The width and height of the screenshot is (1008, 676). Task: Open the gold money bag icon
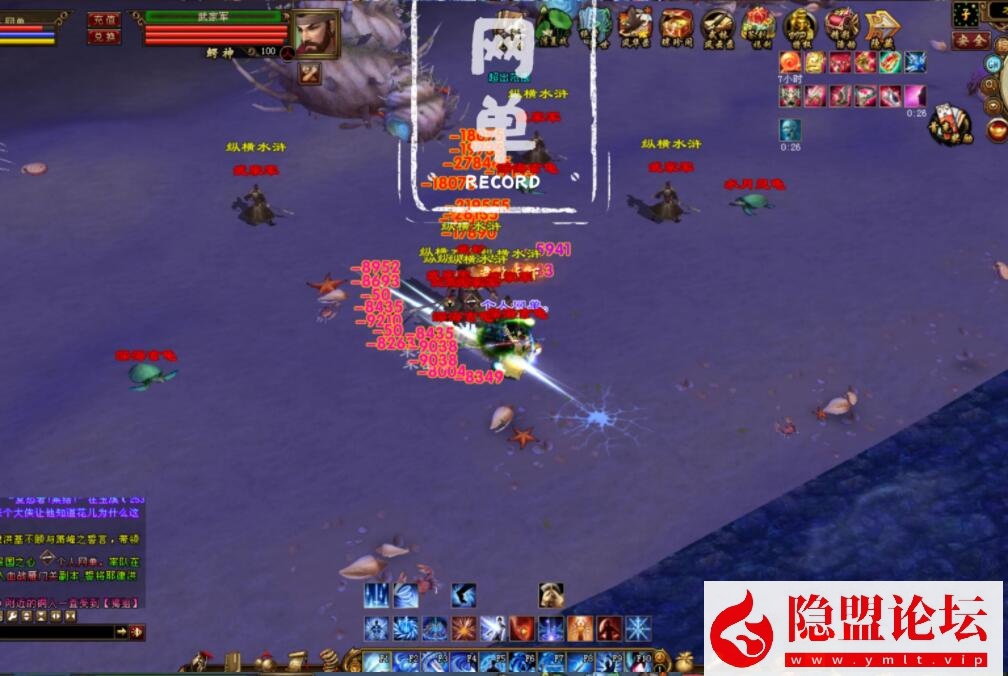[683, 661]
